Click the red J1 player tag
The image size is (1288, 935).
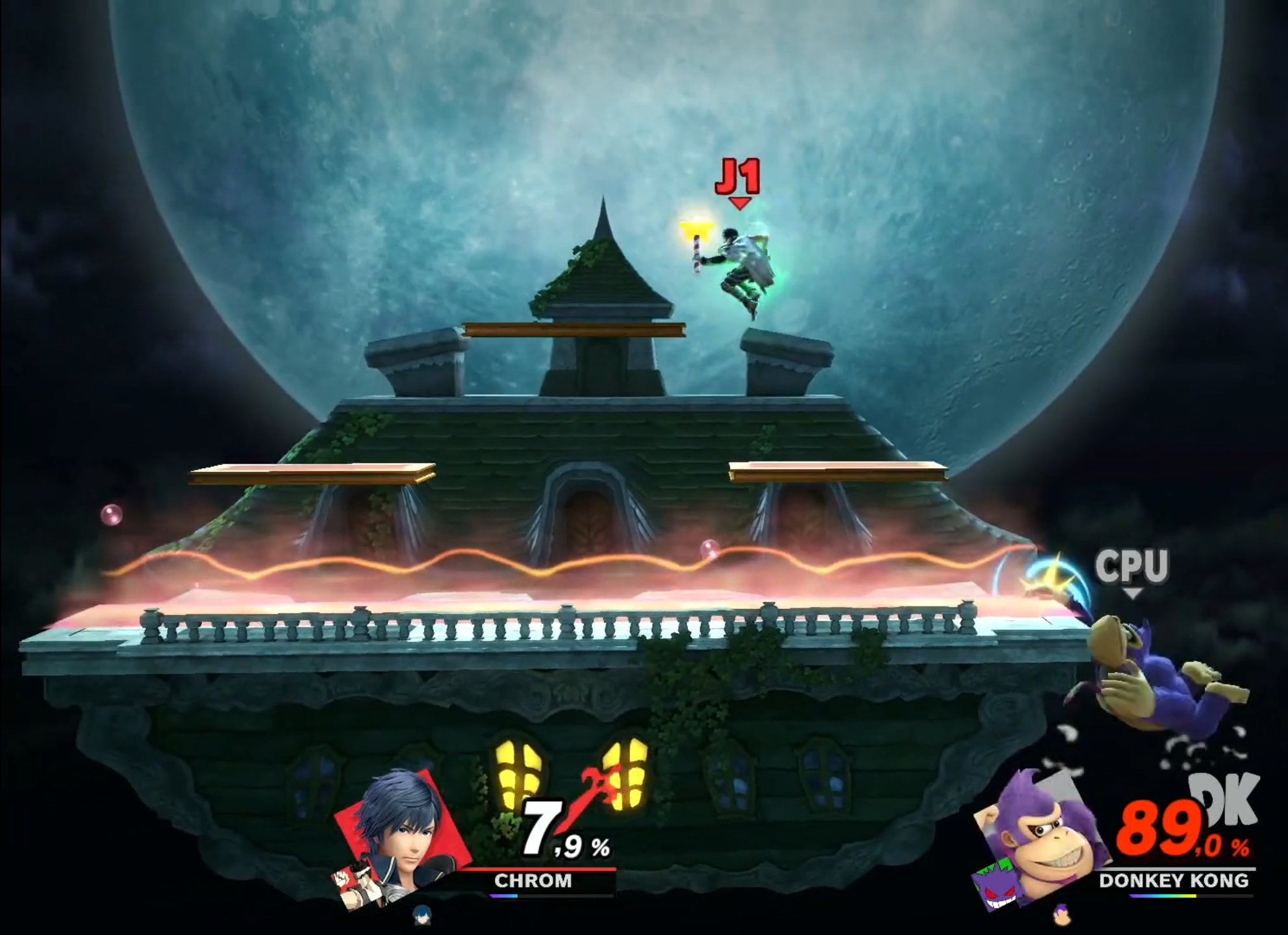point(738,179)
